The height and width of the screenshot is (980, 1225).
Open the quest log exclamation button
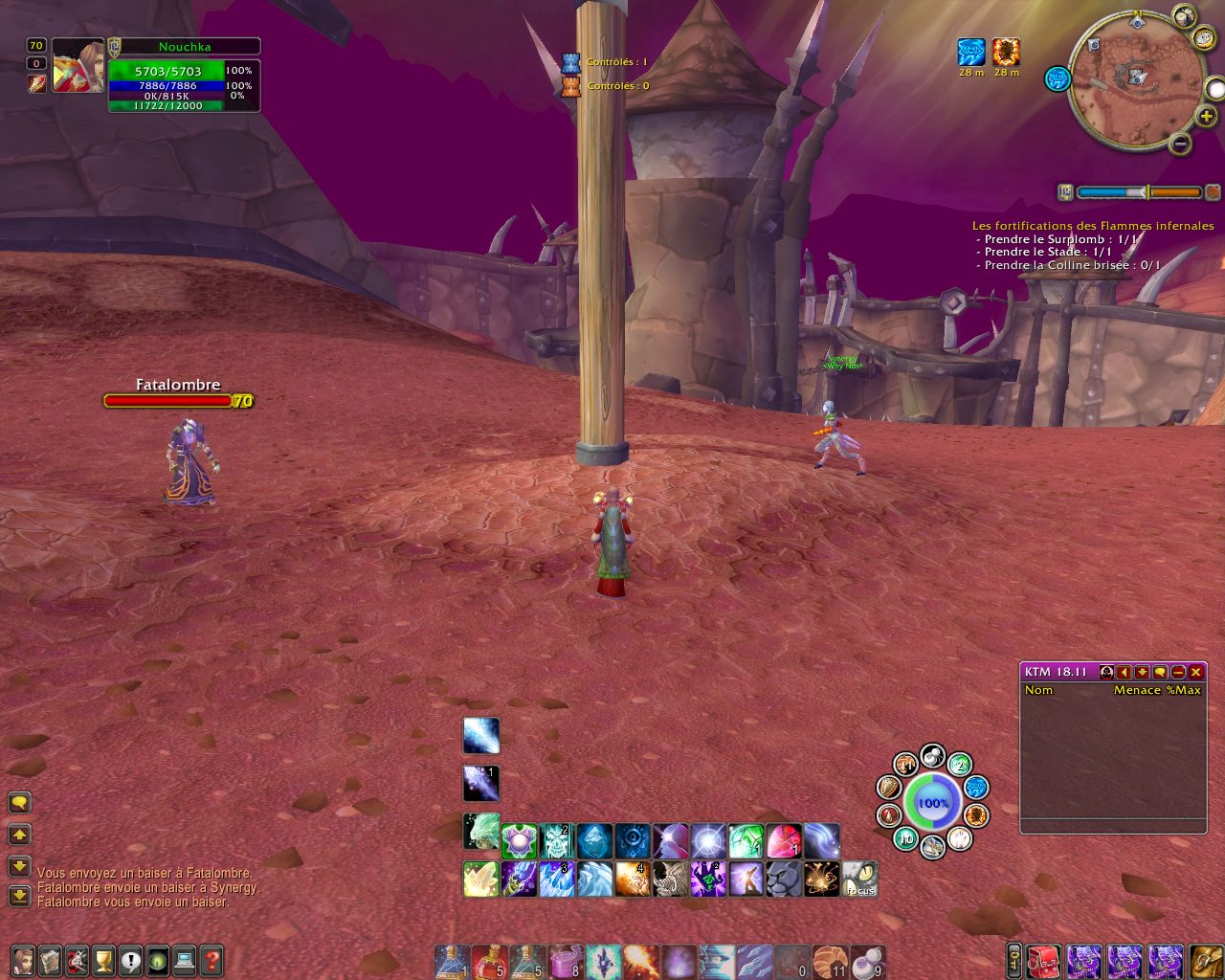tap(131, 959)
